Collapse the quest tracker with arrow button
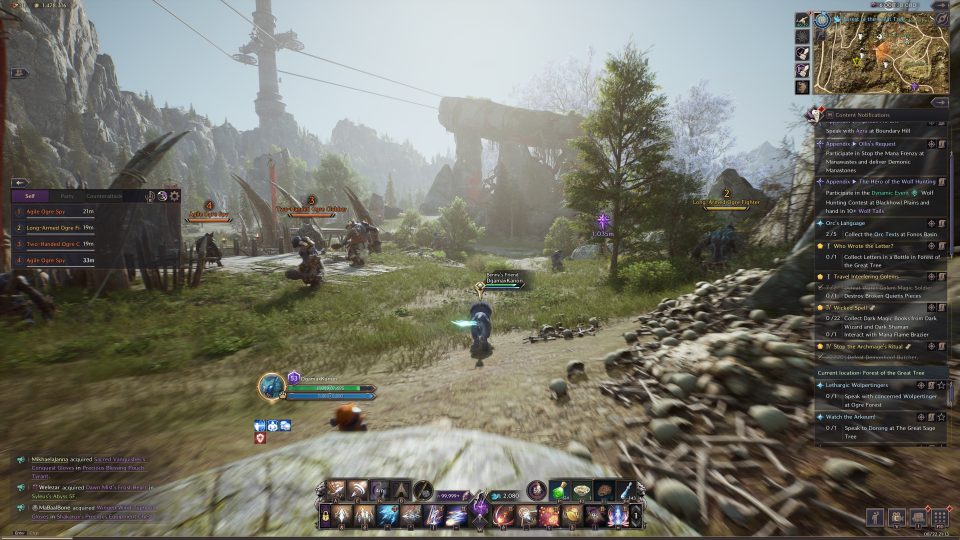 pyautogui.click(x=939, y=101)
